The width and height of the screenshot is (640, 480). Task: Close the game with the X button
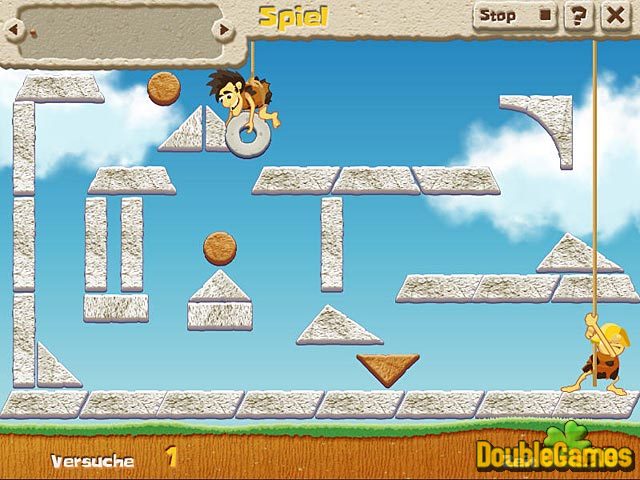pos(611,16)
